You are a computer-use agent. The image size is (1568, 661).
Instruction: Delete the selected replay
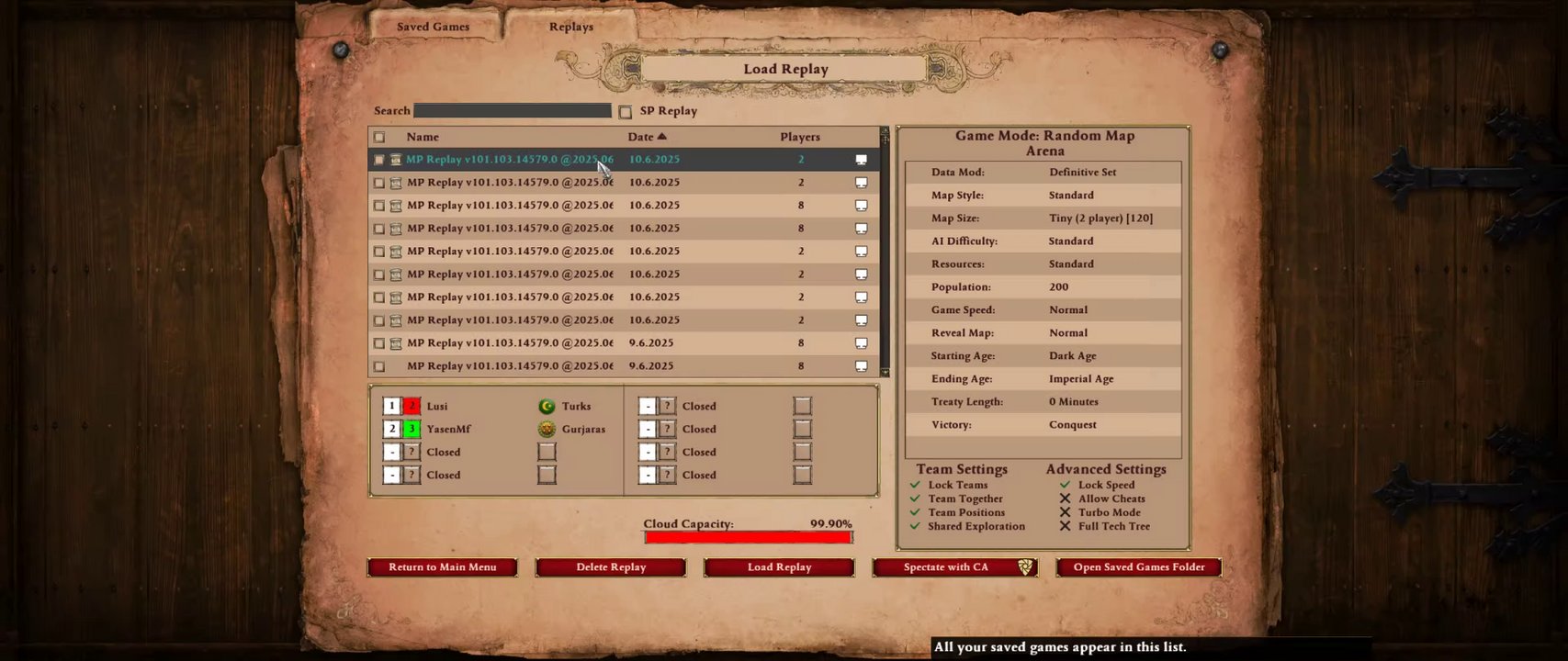[x=611, y=567]
